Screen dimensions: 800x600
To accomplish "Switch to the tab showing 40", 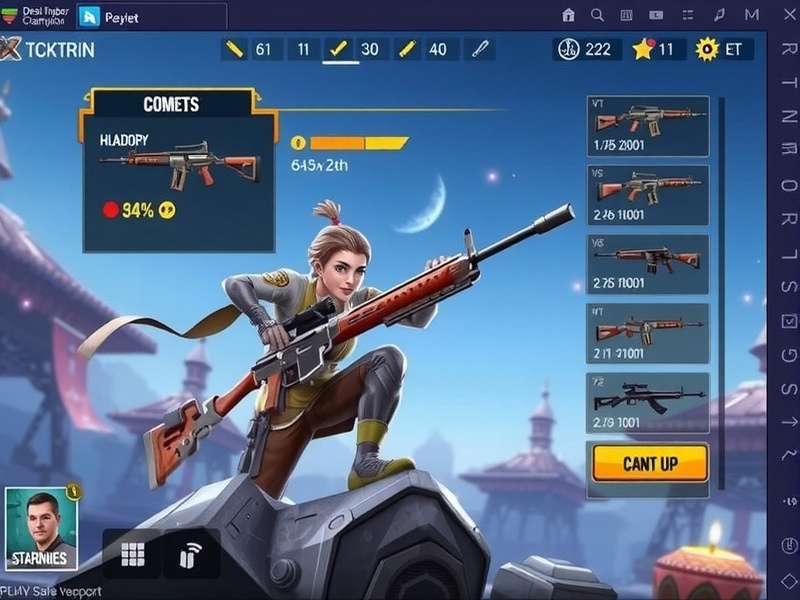I will 423,49.
